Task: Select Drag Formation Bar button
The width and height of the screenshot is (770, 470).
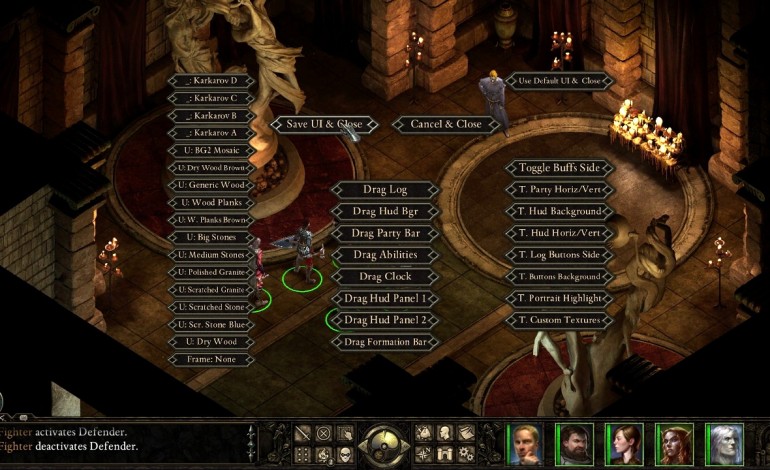Action: coord(384,342)
